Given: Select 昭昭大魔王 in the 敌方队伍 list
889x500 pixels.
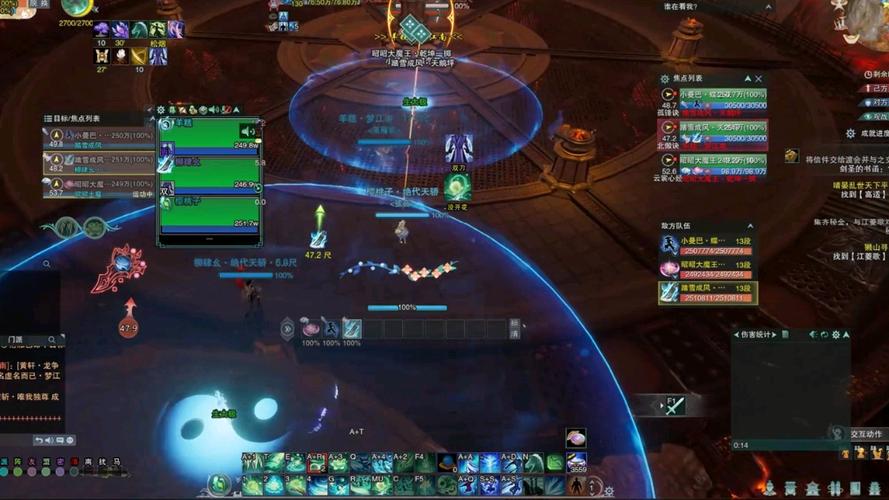Looking at the screenshot, I should click(x=706, y=268).
